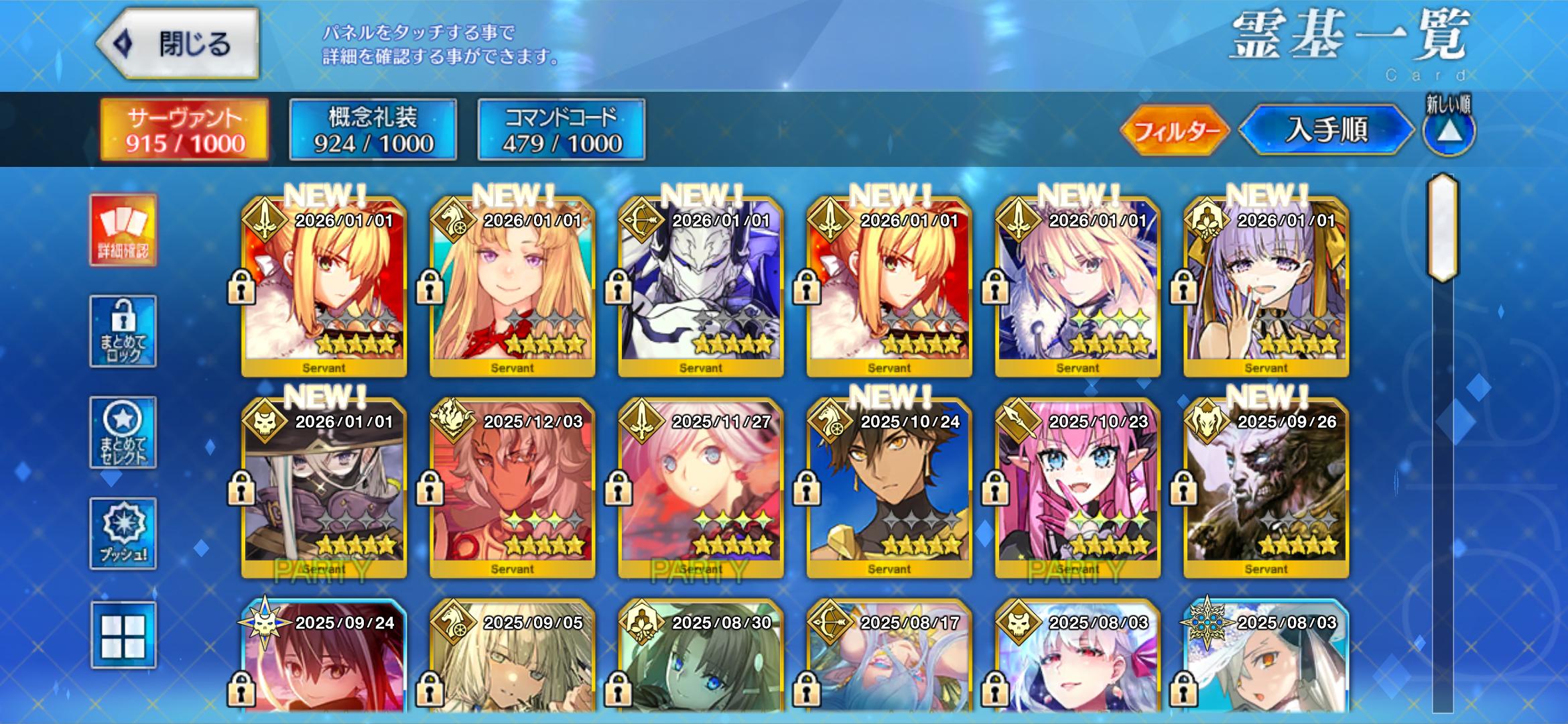1568x724 pixels.
Task: Click the list scrollbar handle
Action: click(x=1443, y=228)
